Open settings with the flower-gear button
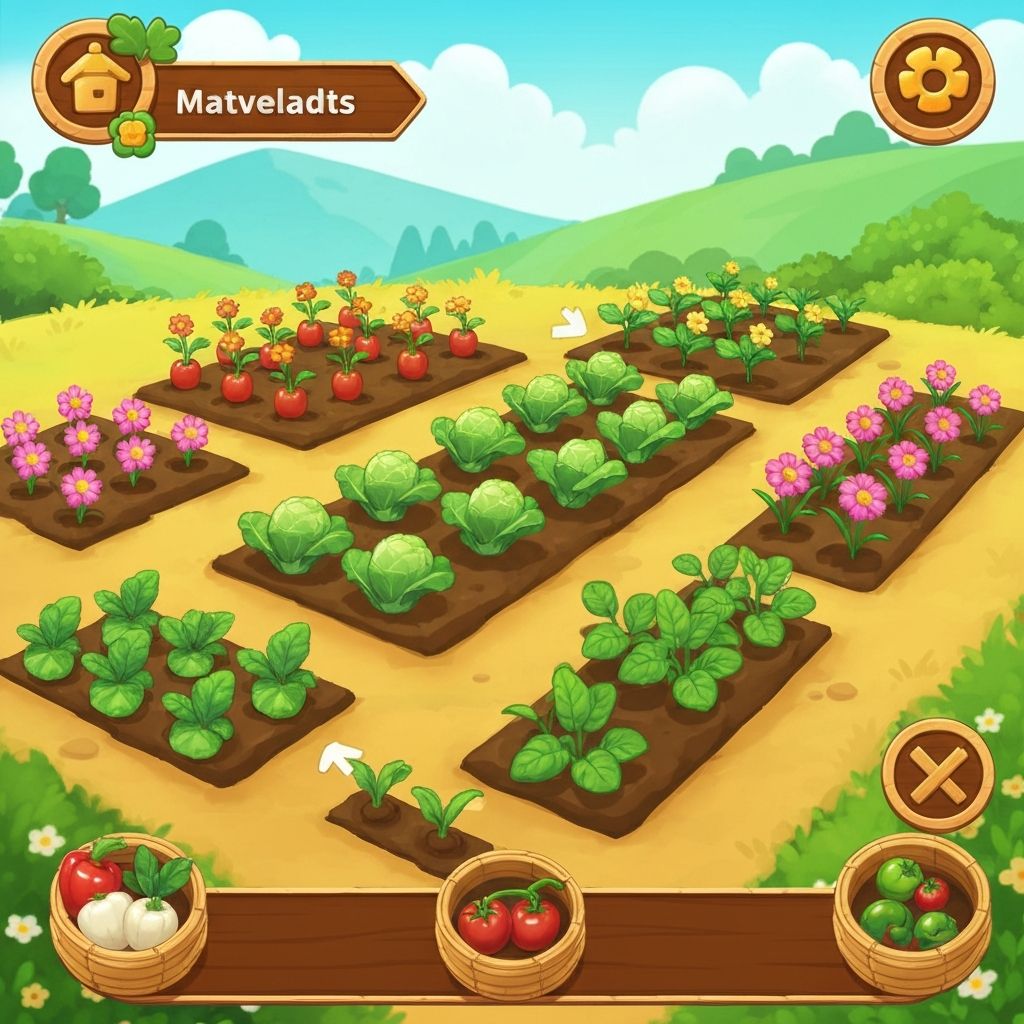This screenshot has width=1024, height=1024. [x=932, y=81]
